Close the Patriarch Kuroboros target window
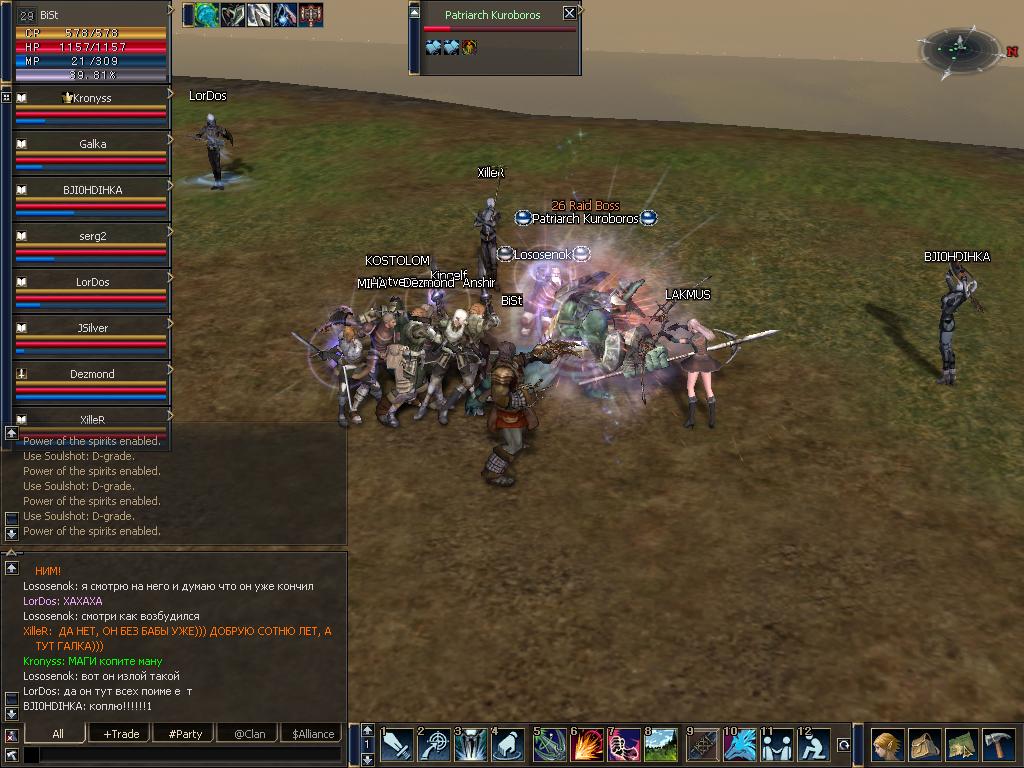Screen dimensions: 1024x768 tap(569, 13)
